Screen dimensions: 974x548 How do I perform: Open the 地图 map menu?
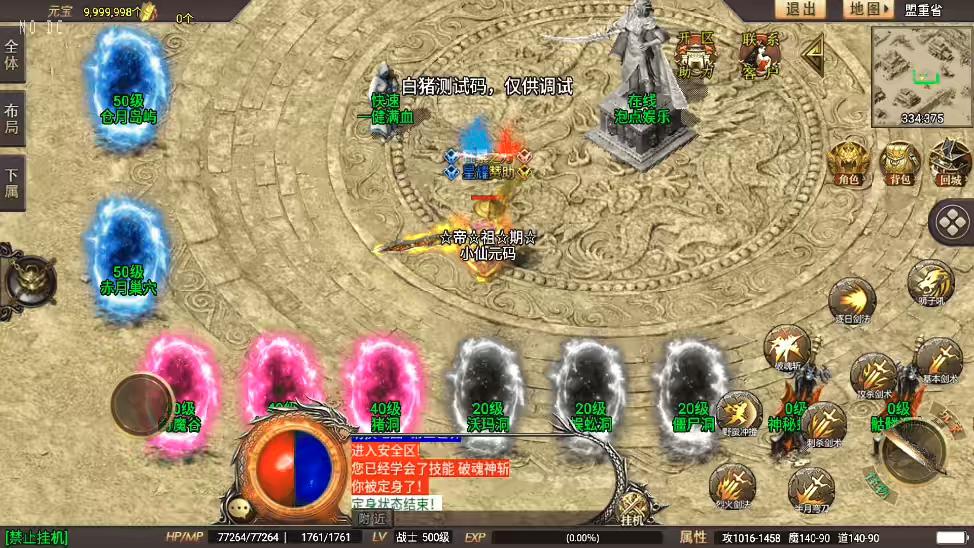click(866, 9)
